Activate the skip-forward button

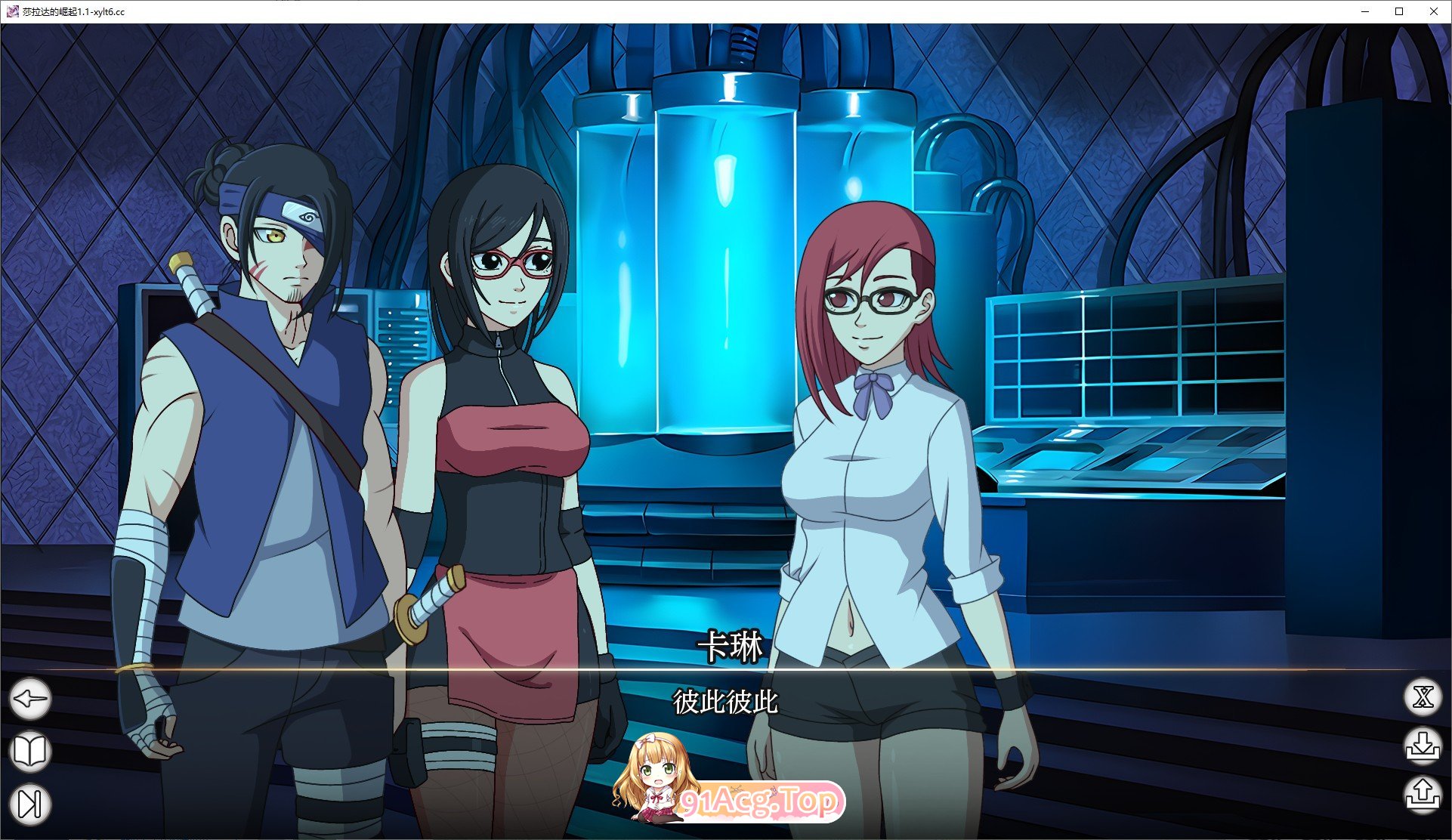(x=30, y=803)
